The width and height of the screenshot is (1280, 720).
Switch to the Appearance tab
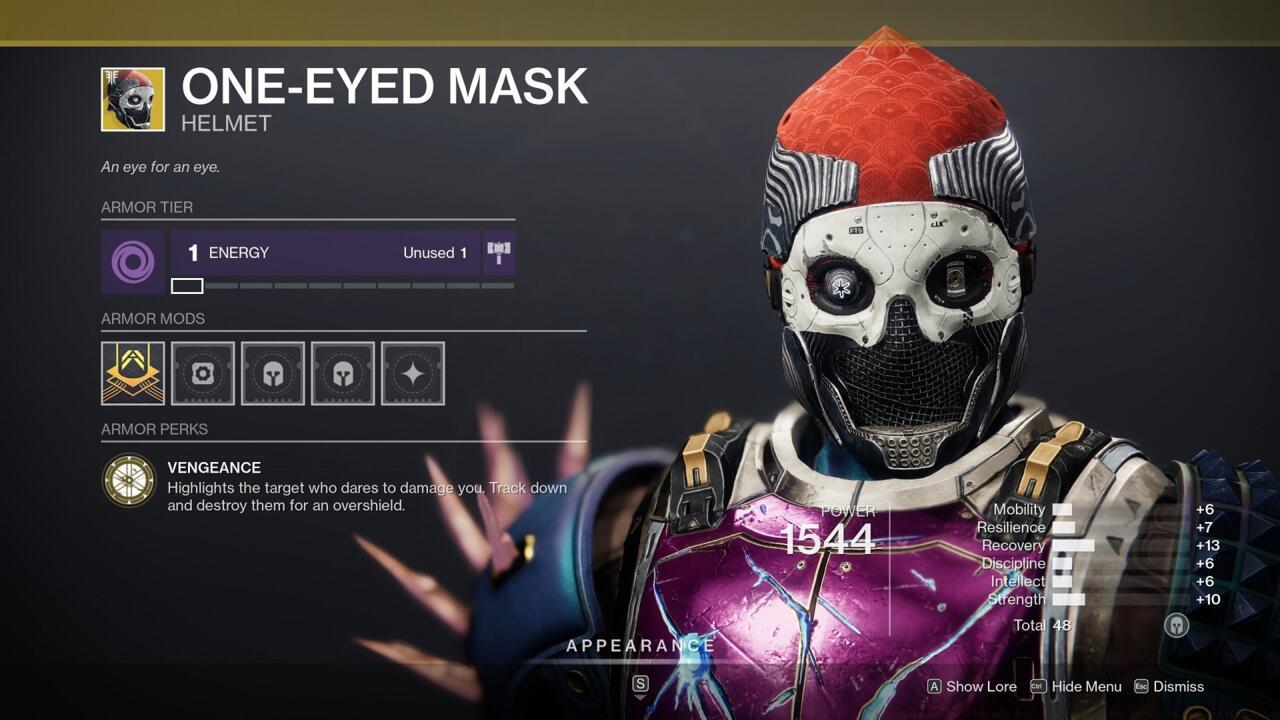pyautogui.click(x=641, y=646)
